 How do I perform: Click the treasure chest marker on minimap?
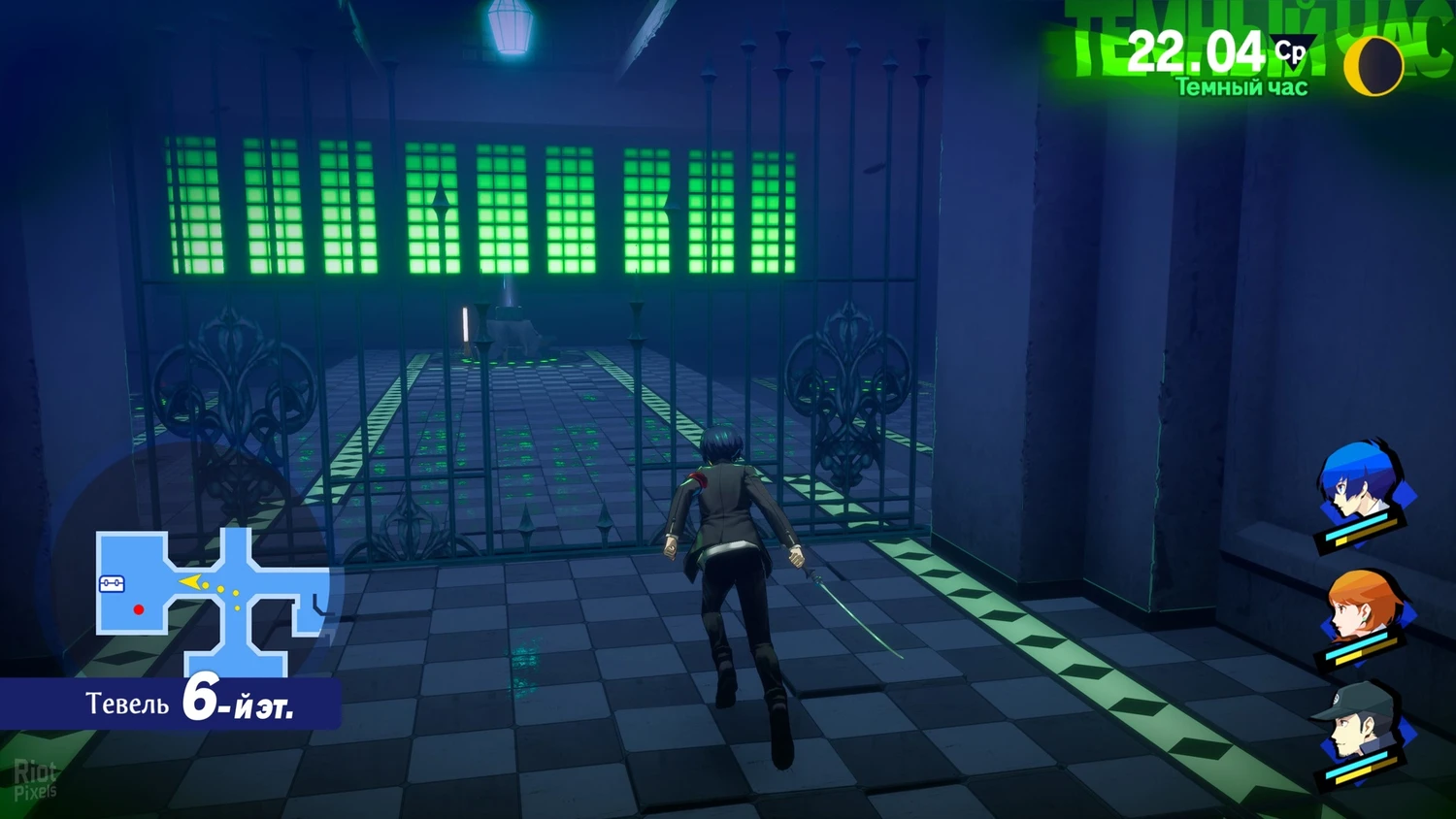point(112,584)
